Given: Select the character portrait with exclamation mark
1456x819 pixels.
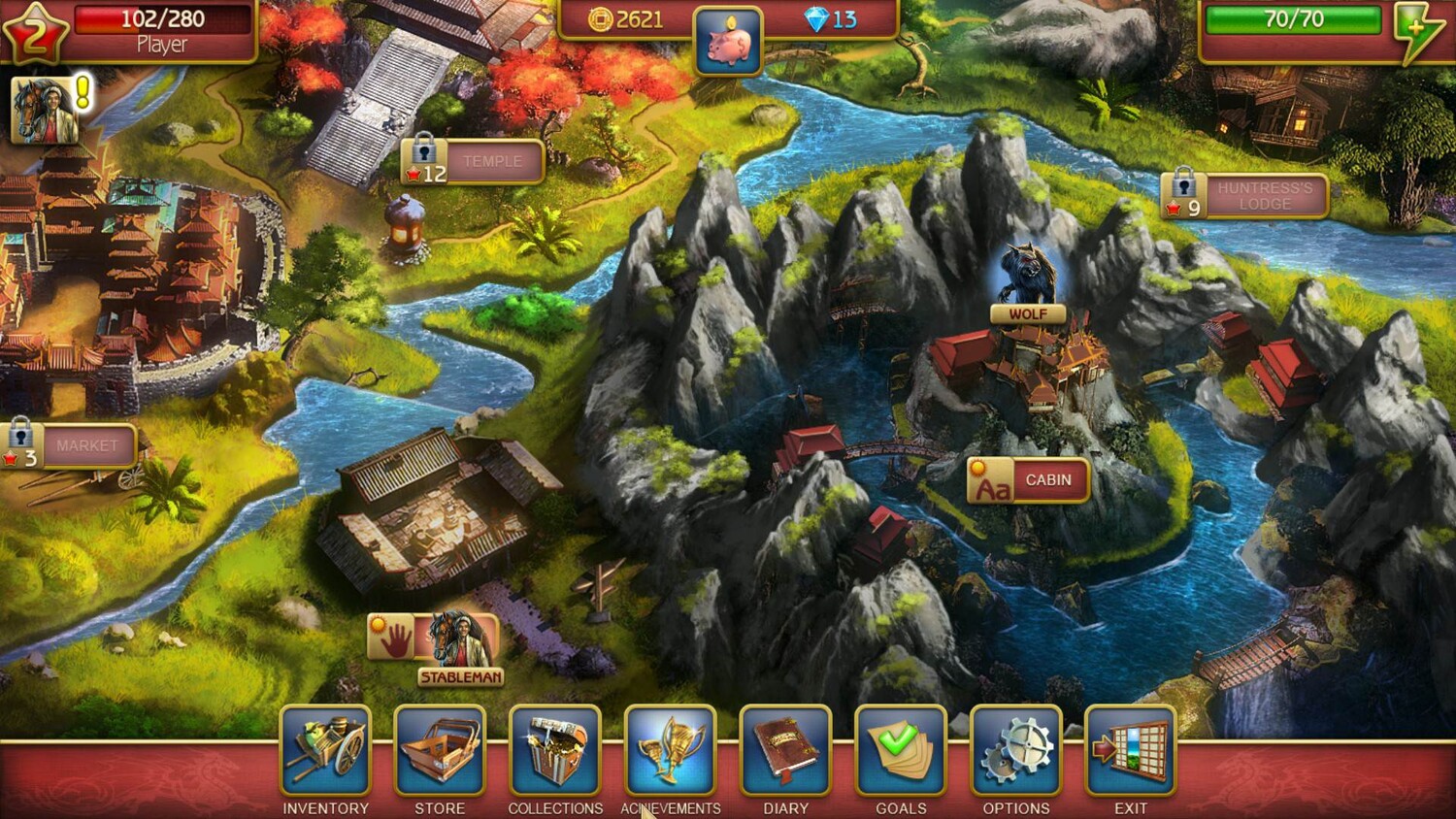Looking at the screenshot, I should [44, 110].
